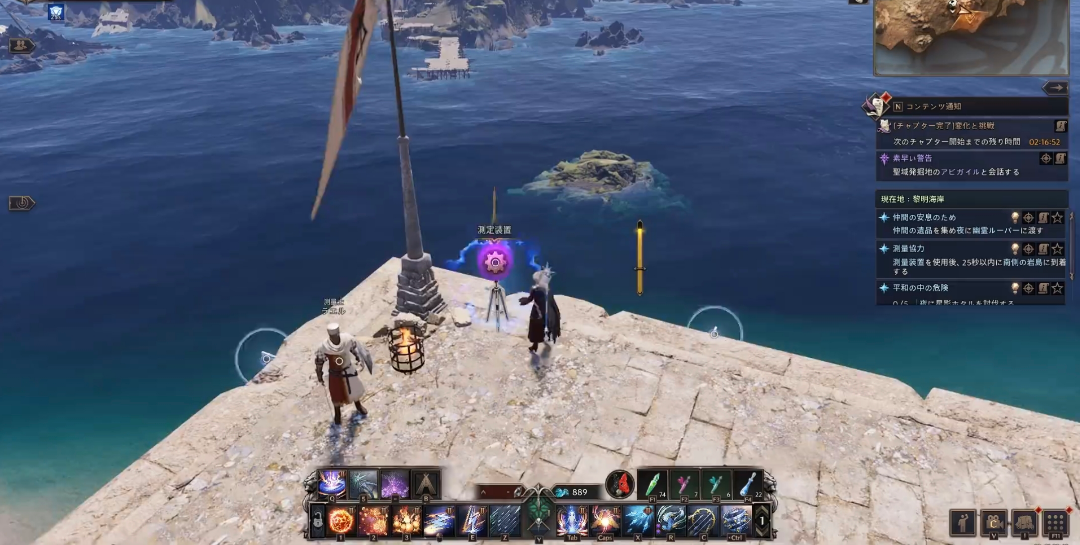
Task: Open the camera mode button
Action: click(x=993, y=523)
